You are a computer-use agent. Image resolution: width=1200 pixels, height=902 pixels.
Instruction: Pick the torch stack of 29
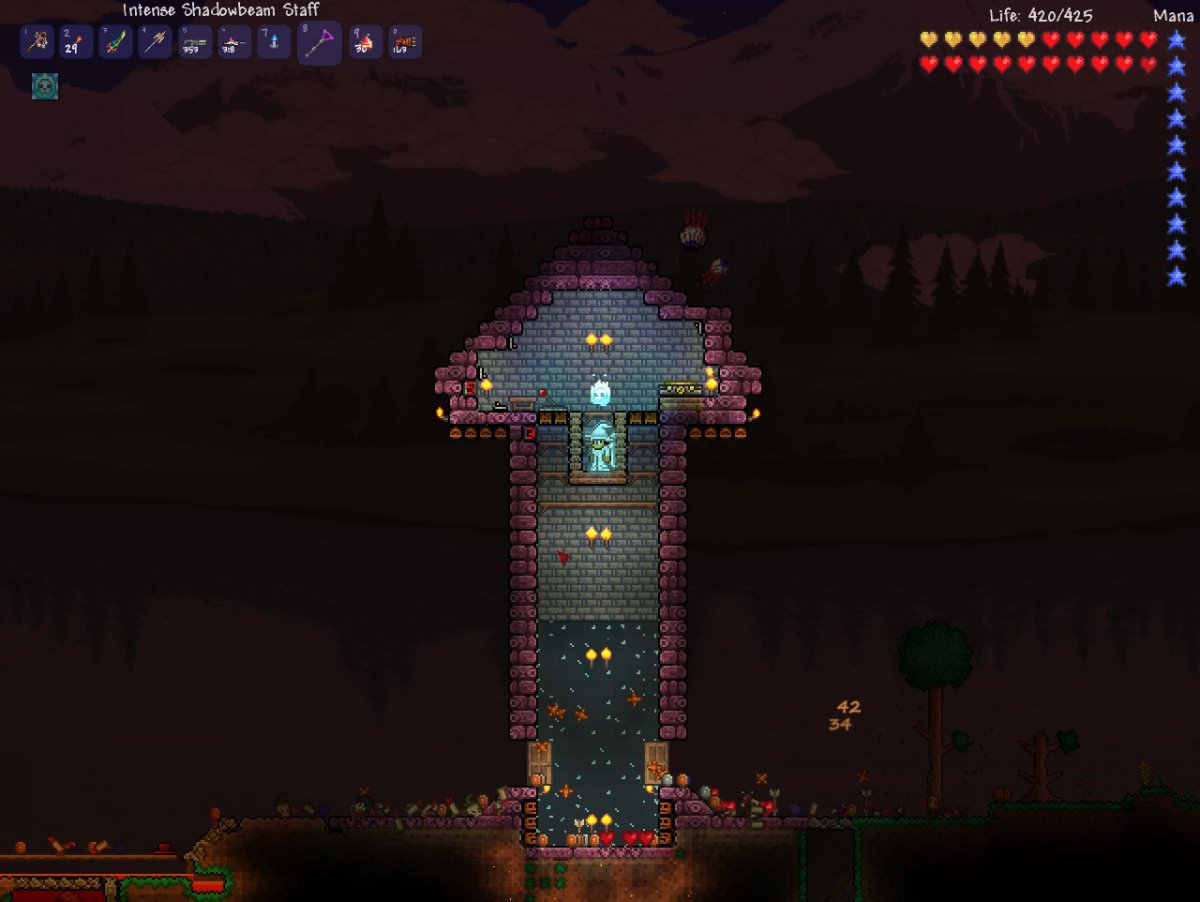(x=76, y=43)
